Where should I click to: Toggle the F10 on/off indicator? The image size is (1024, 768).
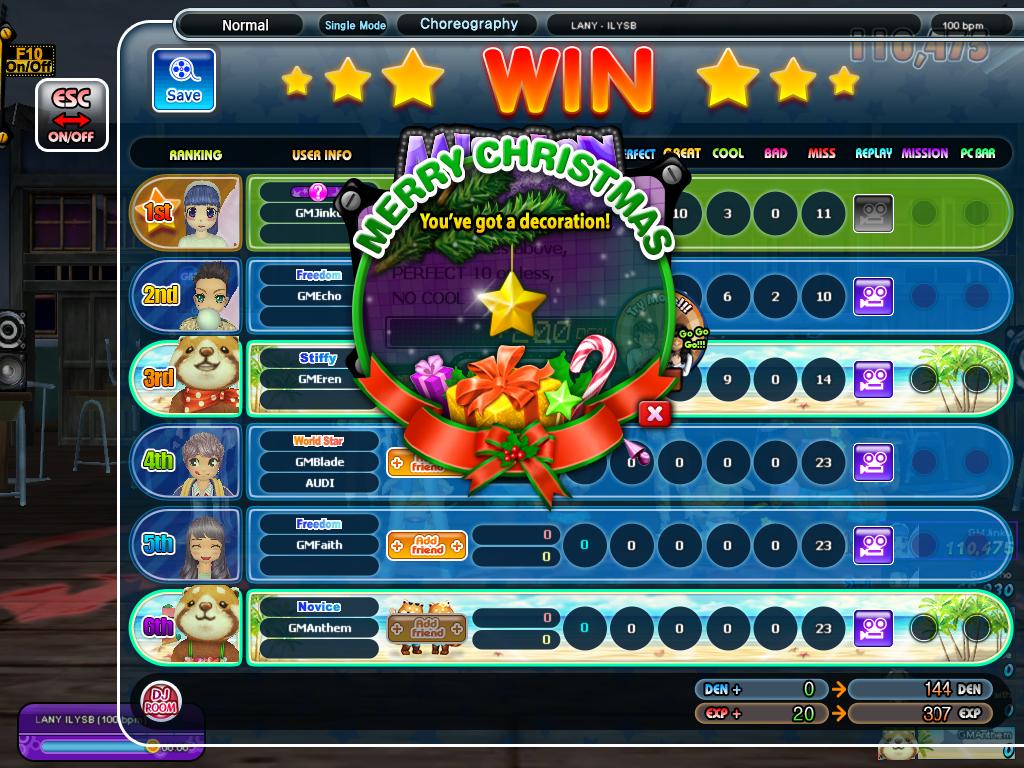click(x=30, y=60)
